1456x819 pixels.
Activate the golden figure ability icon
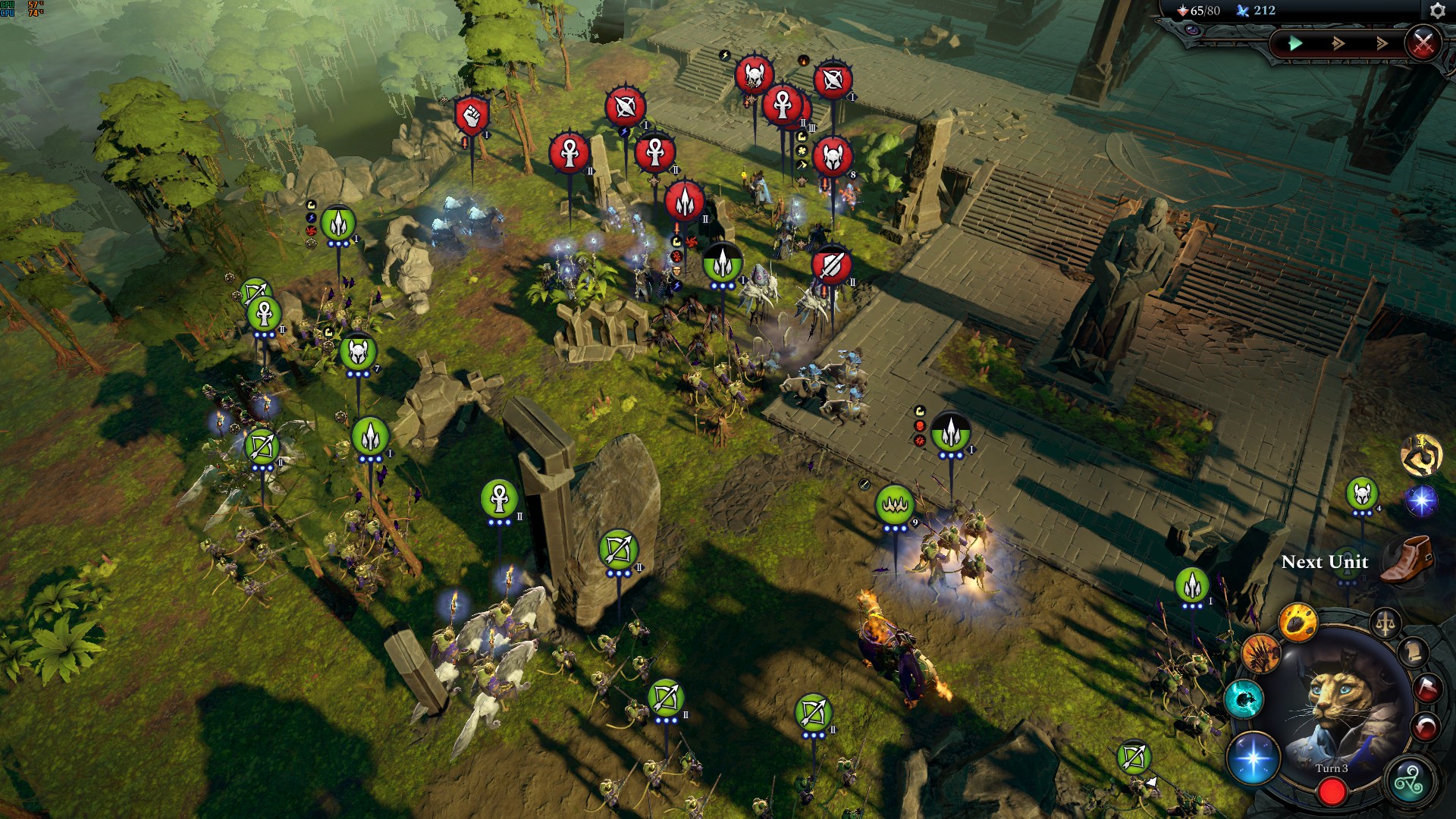pos(1421,453)
